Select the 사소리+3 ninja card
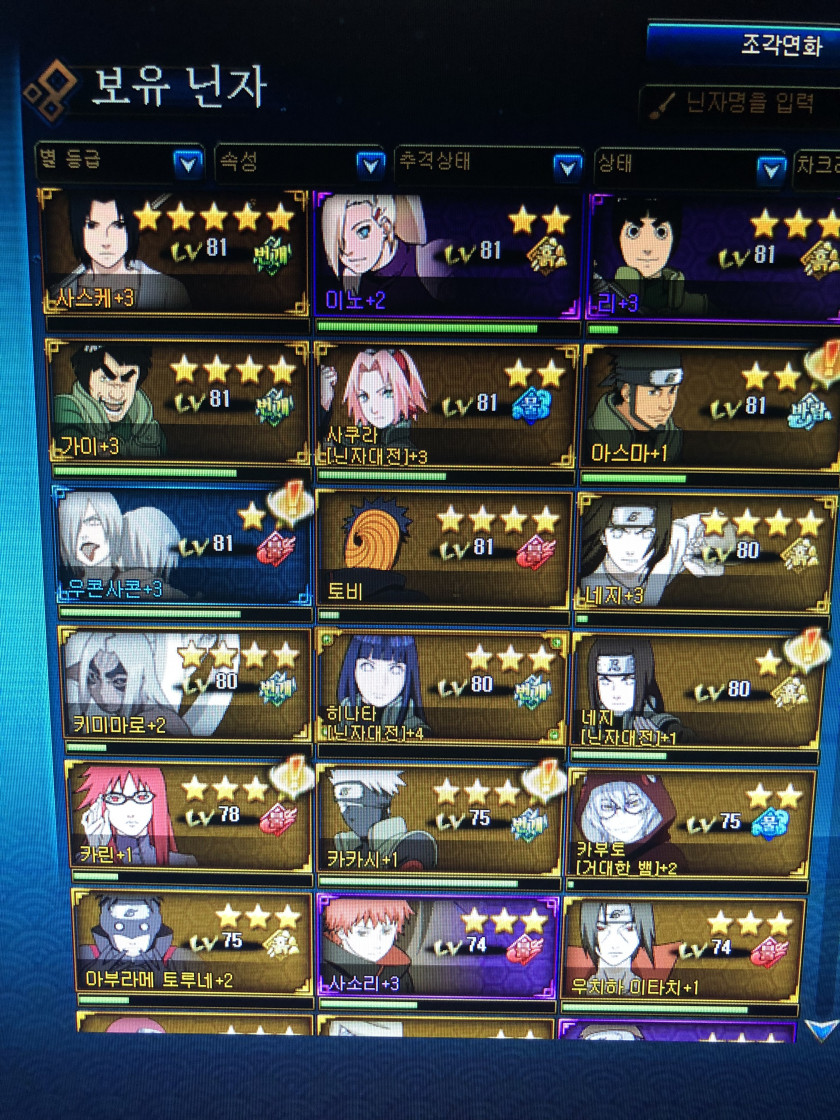 click(437, 945)
